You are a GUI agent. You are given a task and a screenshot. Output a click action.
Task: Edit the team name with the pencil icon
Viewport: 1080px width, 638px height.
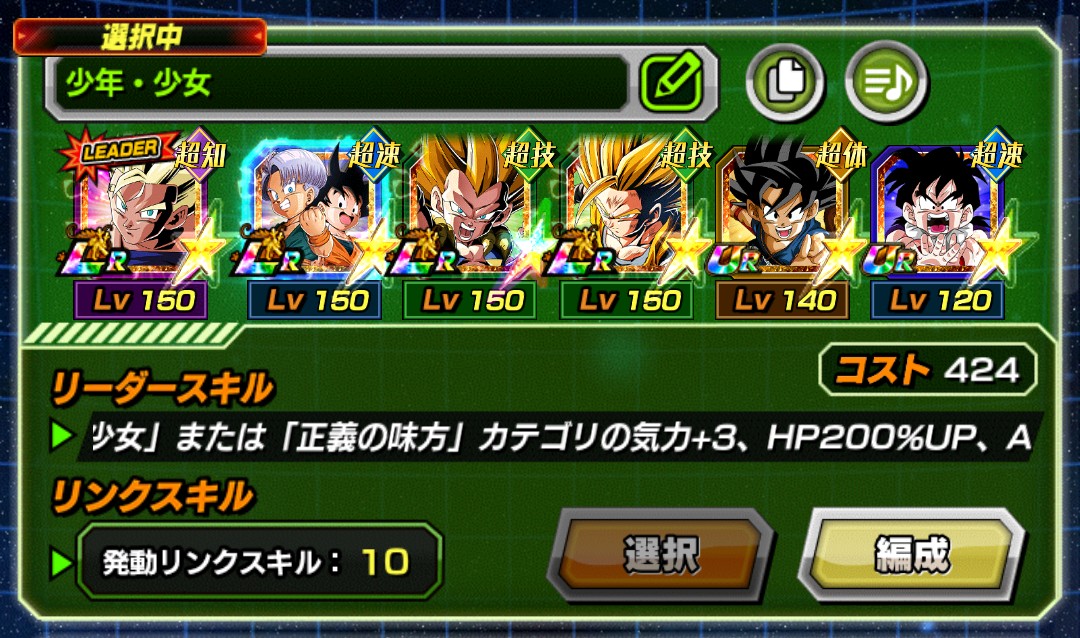(x=671, y=82)
